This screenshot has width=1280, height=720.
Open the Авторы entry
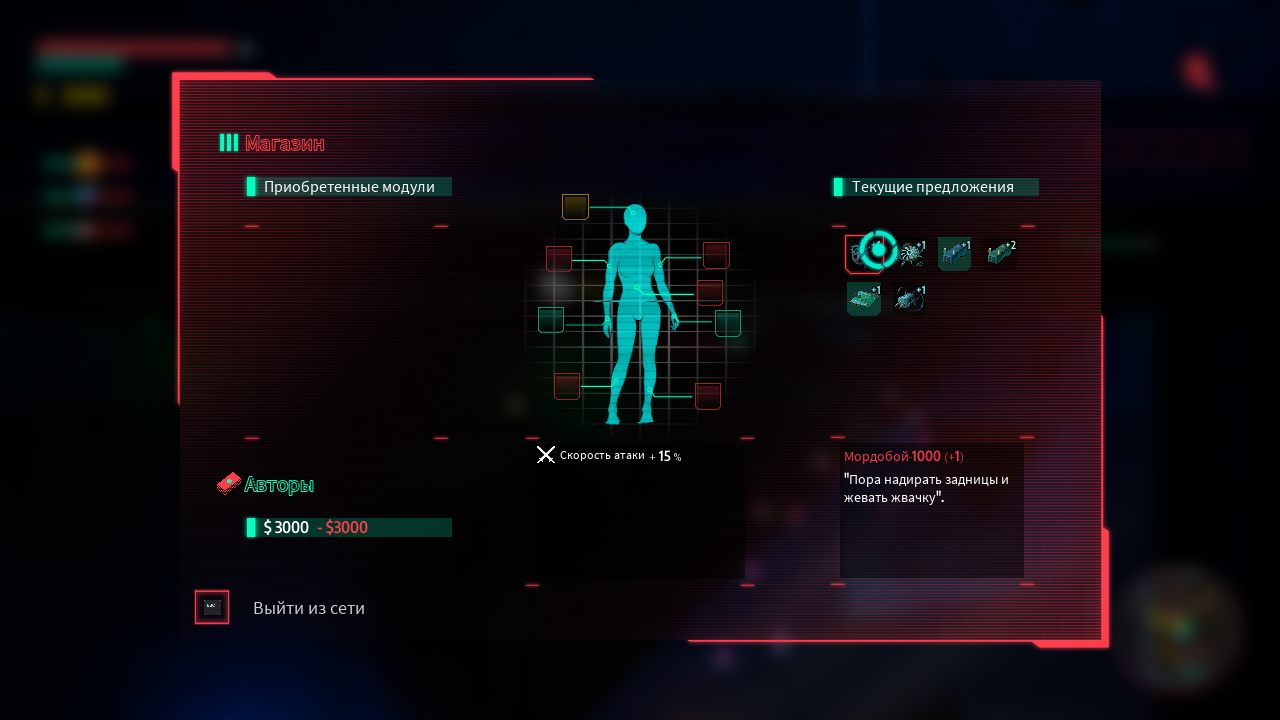point(278,486)
